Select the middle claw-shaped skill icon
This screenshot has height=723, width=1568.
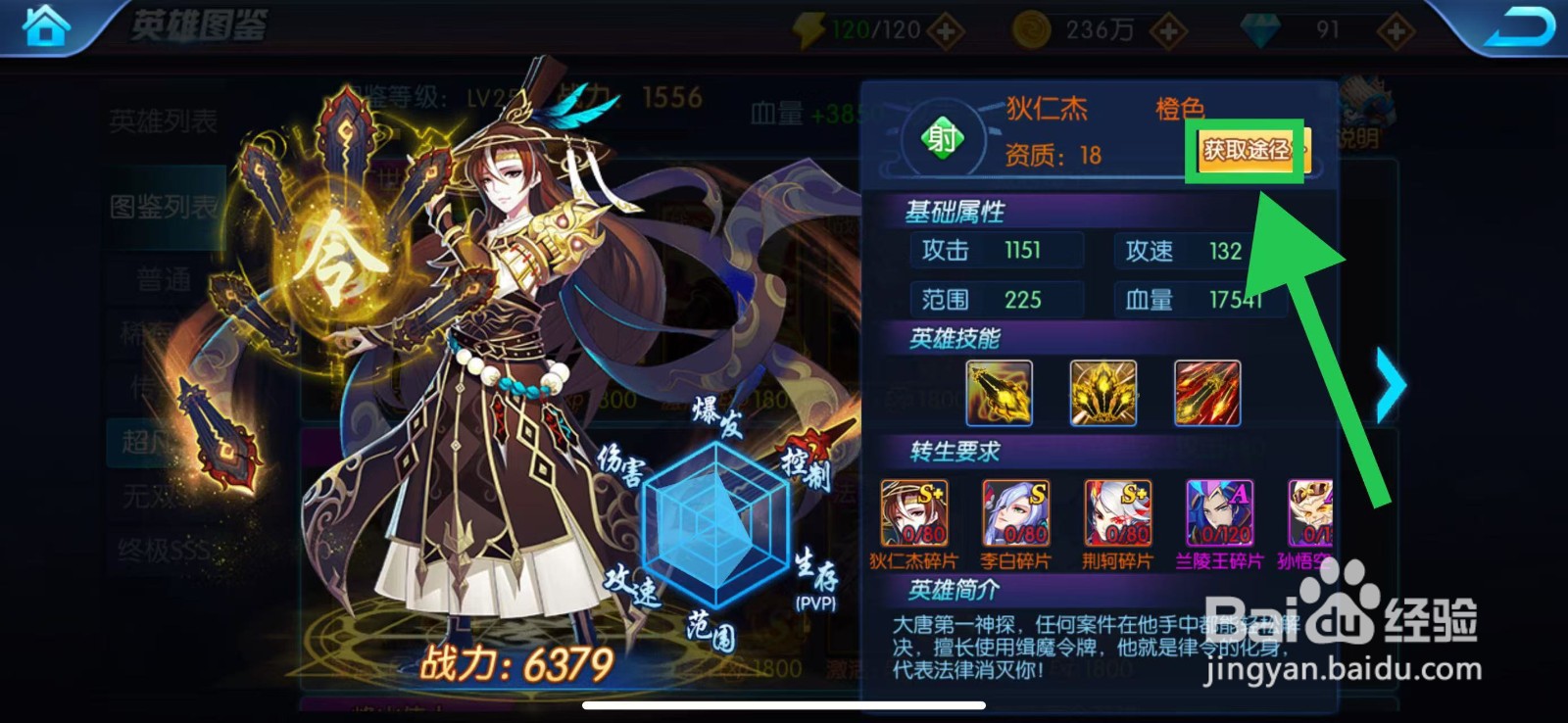(1102, 394)
